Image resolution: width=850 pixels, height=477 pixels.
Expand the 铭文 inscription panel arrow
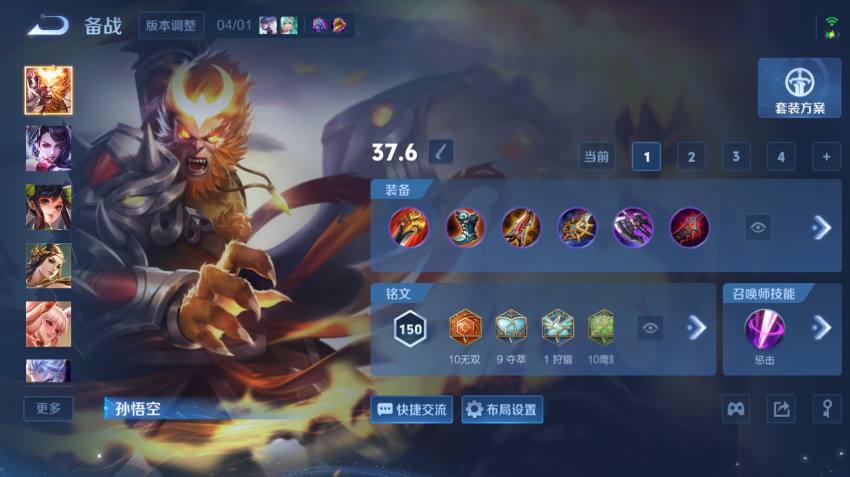(x=697, y=328)
